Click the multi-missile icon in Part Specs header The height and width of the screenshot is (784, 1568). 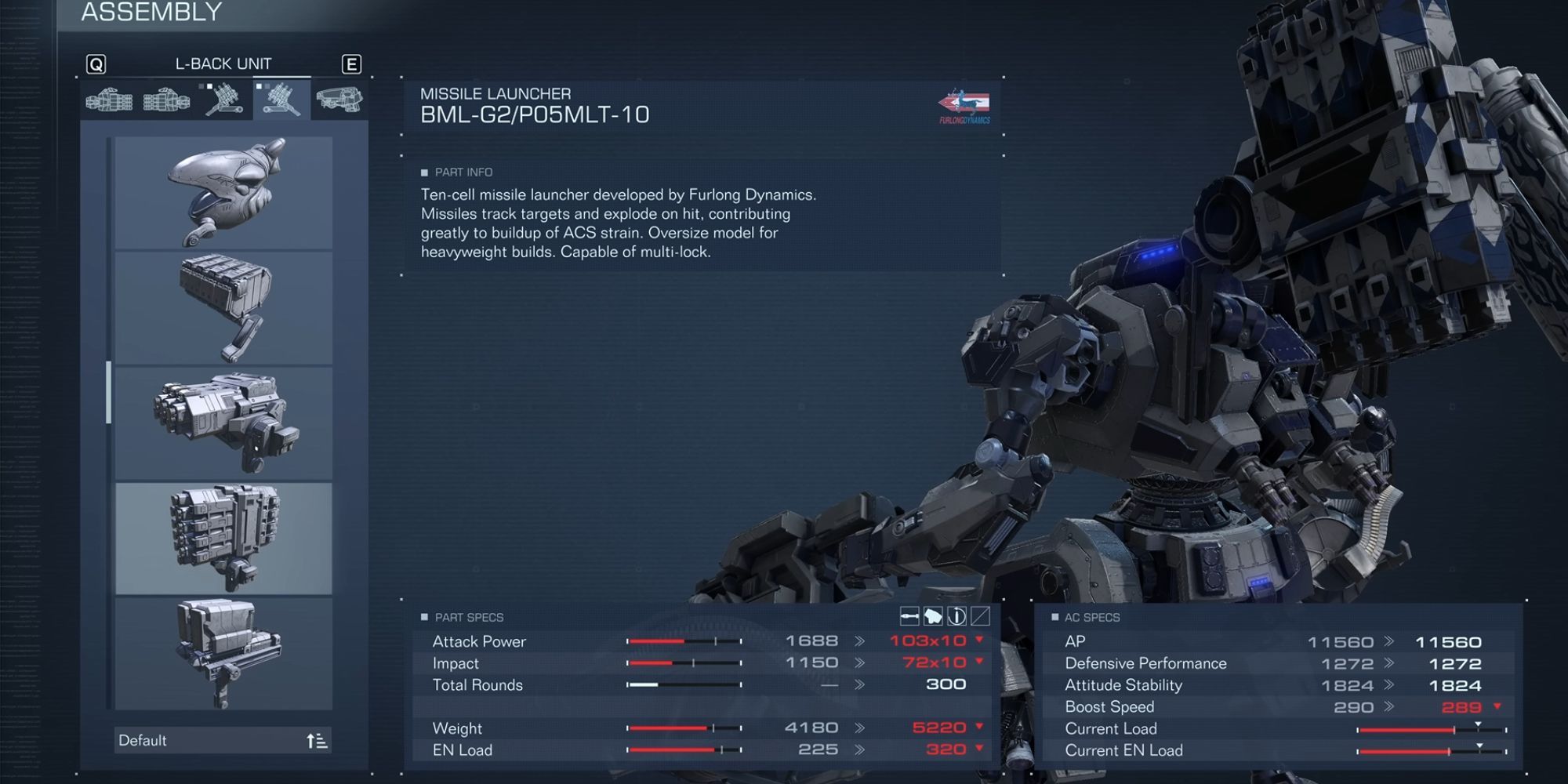[932, 618]
